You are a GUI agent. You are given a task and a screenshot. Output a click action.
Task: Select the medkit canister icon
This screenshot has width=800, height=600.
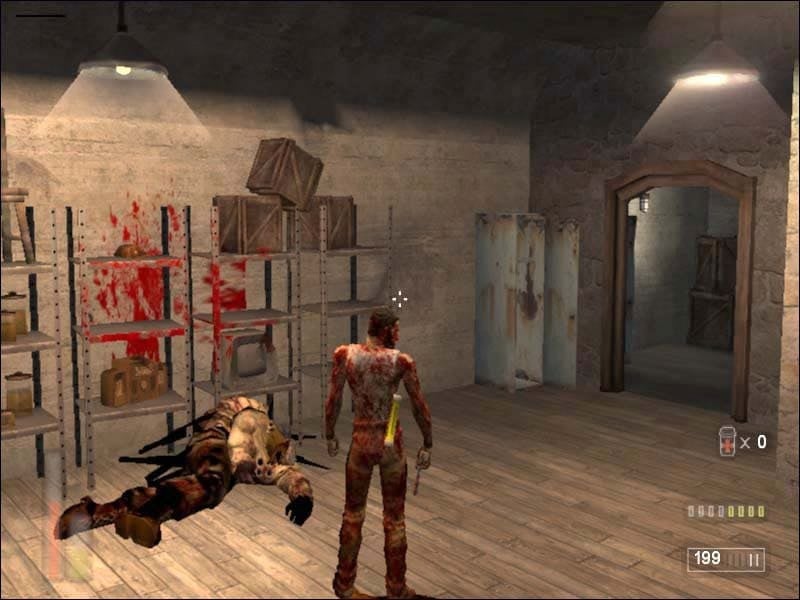pyautogui.click(x=727, y=441)
